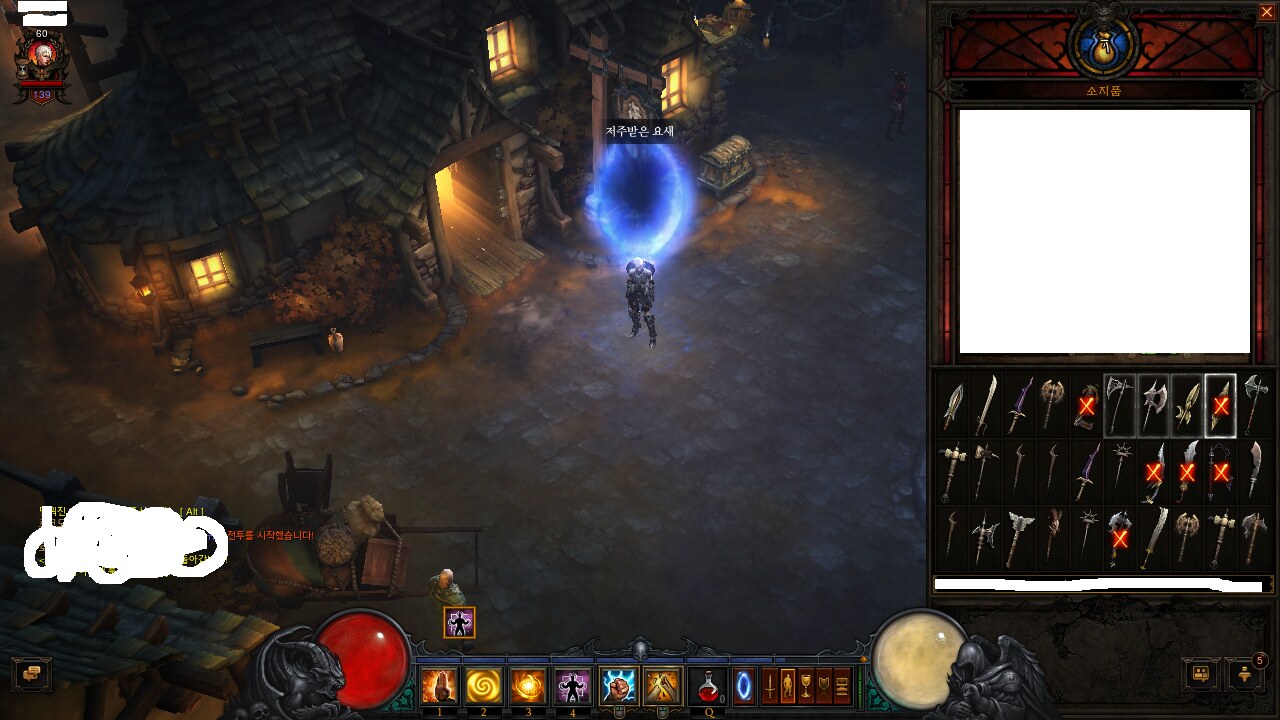Open the chat speech bubble button

[x=31, y=673]
